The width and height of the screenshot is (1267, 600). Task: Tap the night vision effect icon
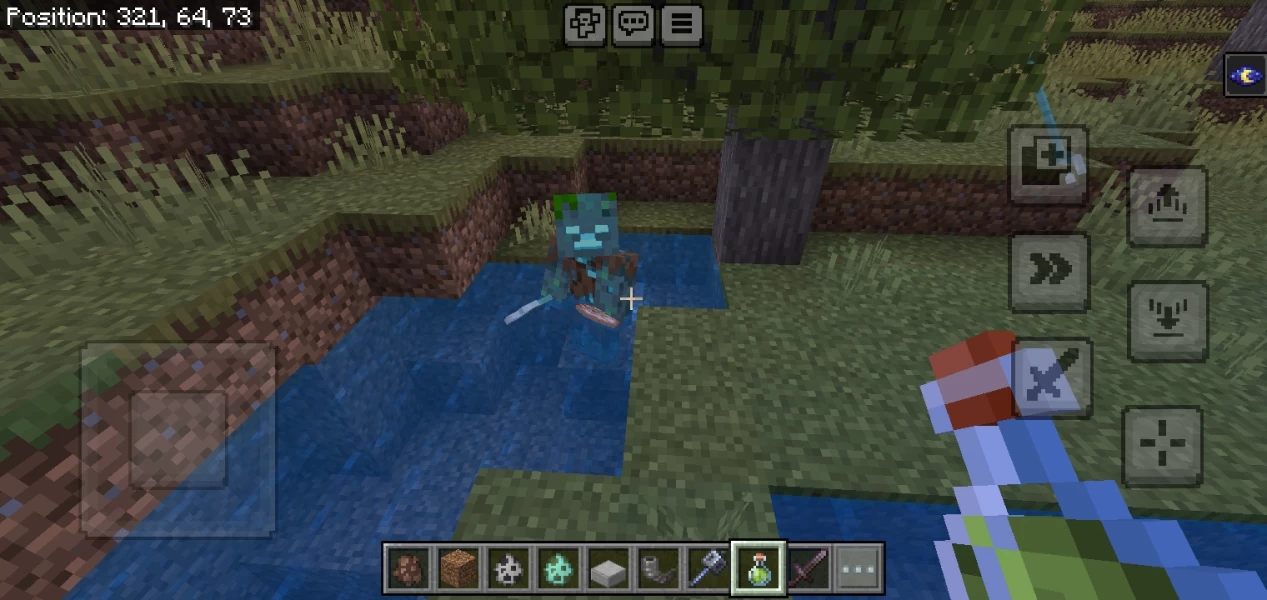[x=1245, y=76]
